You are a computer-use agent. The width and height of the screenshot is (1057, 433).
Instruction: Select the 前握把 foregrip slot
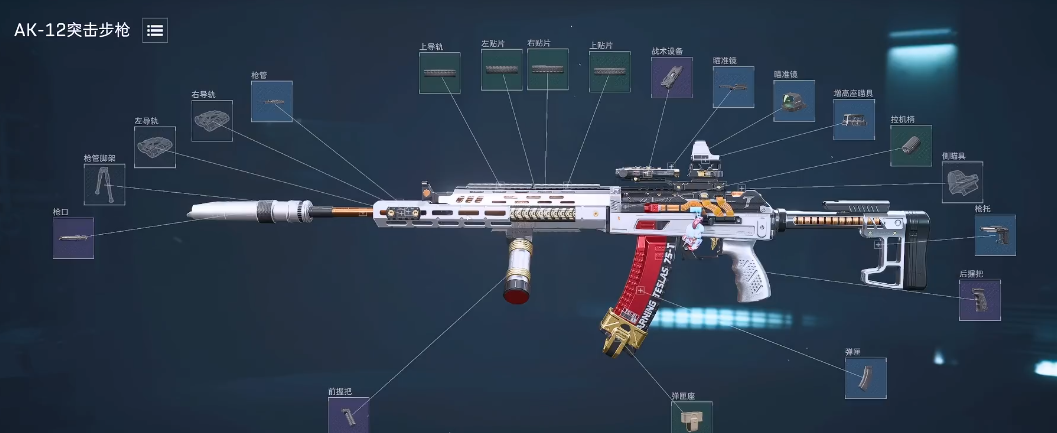348,415
